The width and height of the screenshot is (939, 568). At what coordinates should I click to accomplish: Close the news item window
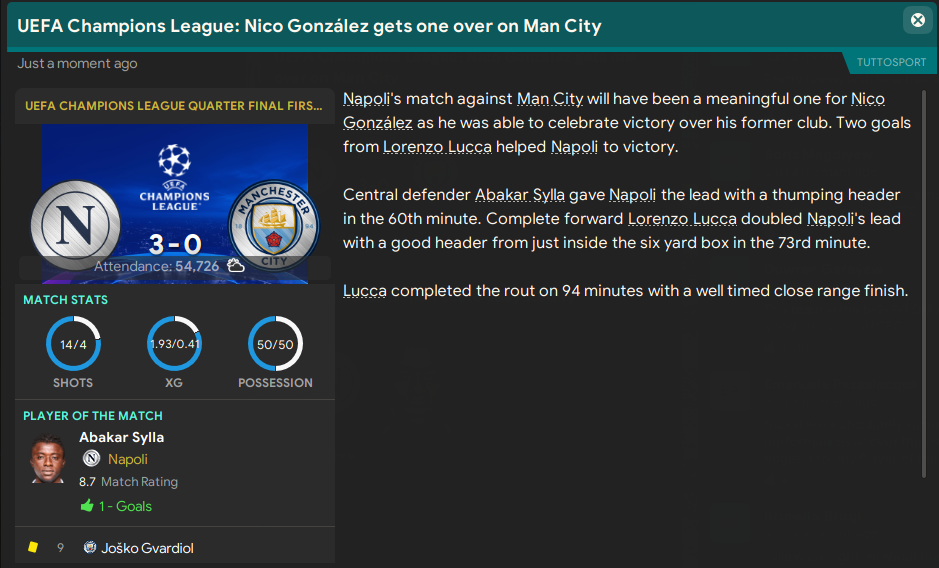[x=917, y=20]
